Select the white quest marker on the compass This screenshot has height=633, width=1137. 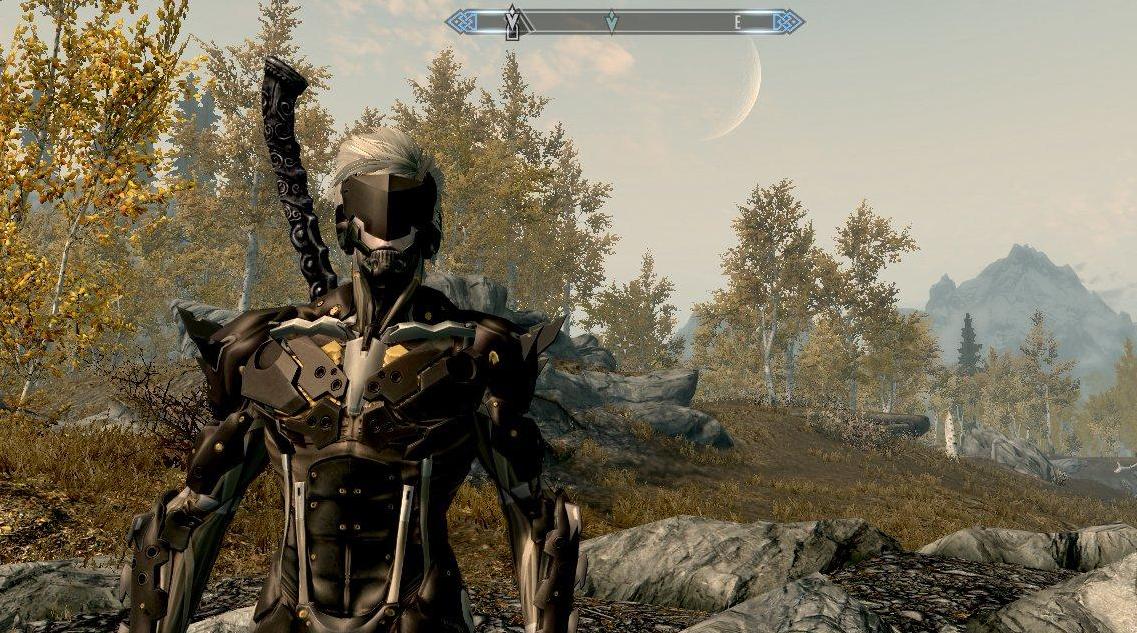click(513, 22)
